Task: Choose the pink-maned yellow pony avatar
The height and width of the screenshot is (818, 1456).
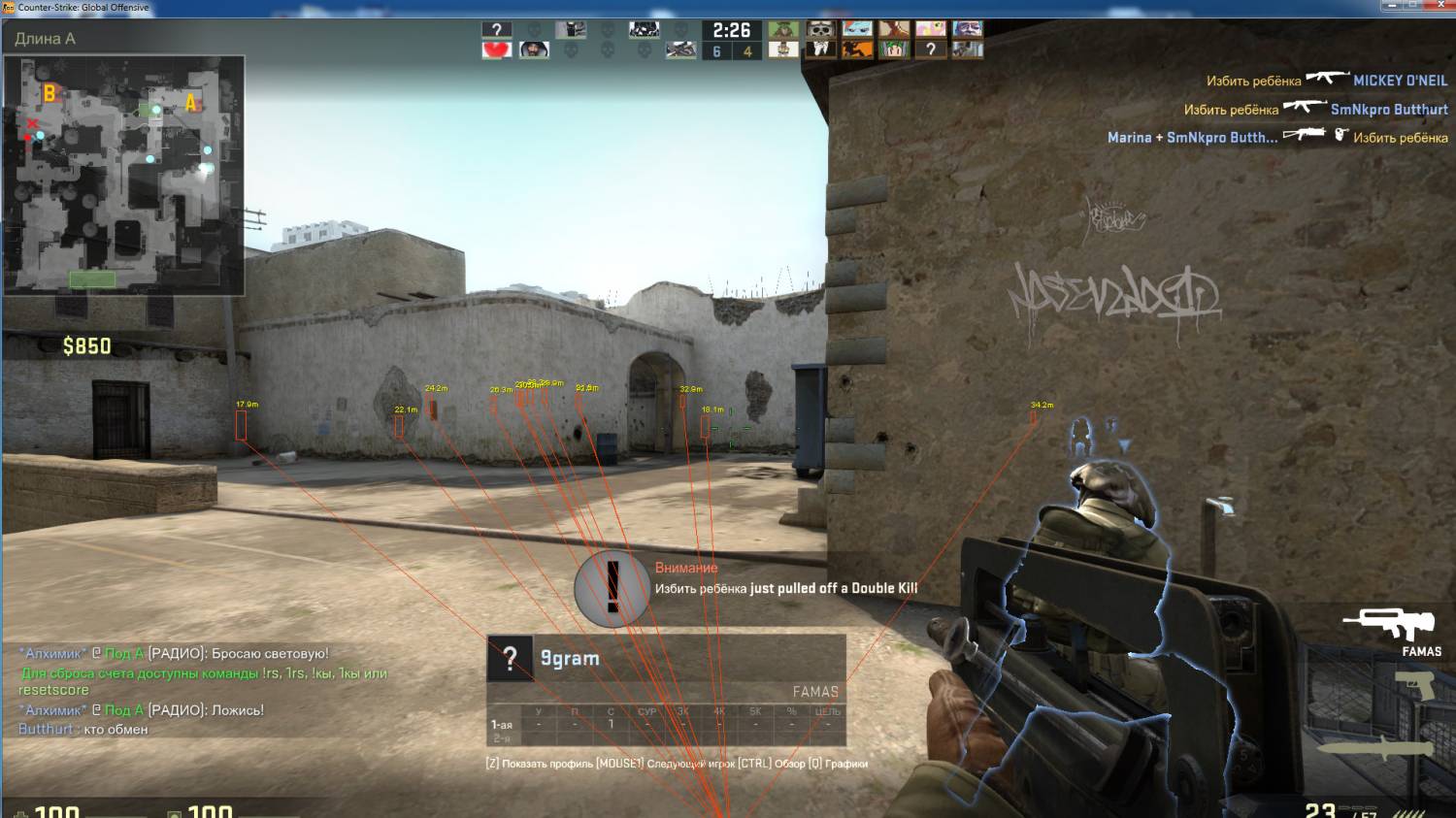Action: [x=930, y=29]
